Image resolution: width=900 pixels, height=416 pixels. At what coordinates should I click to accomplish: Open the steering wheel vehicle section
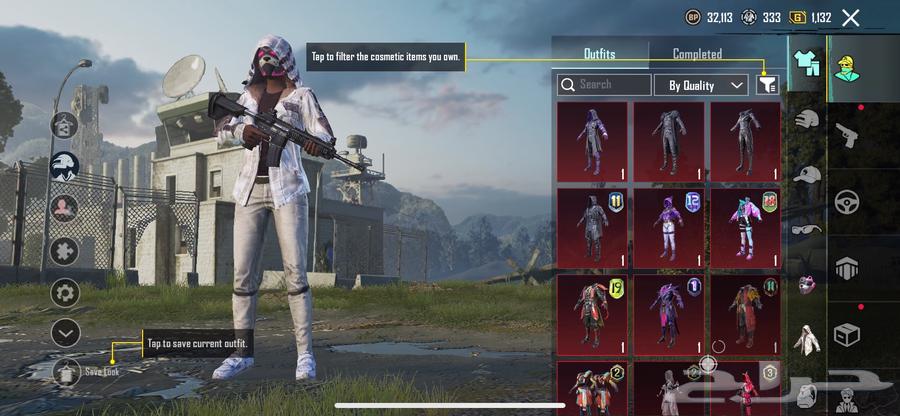tap(847, 200)
